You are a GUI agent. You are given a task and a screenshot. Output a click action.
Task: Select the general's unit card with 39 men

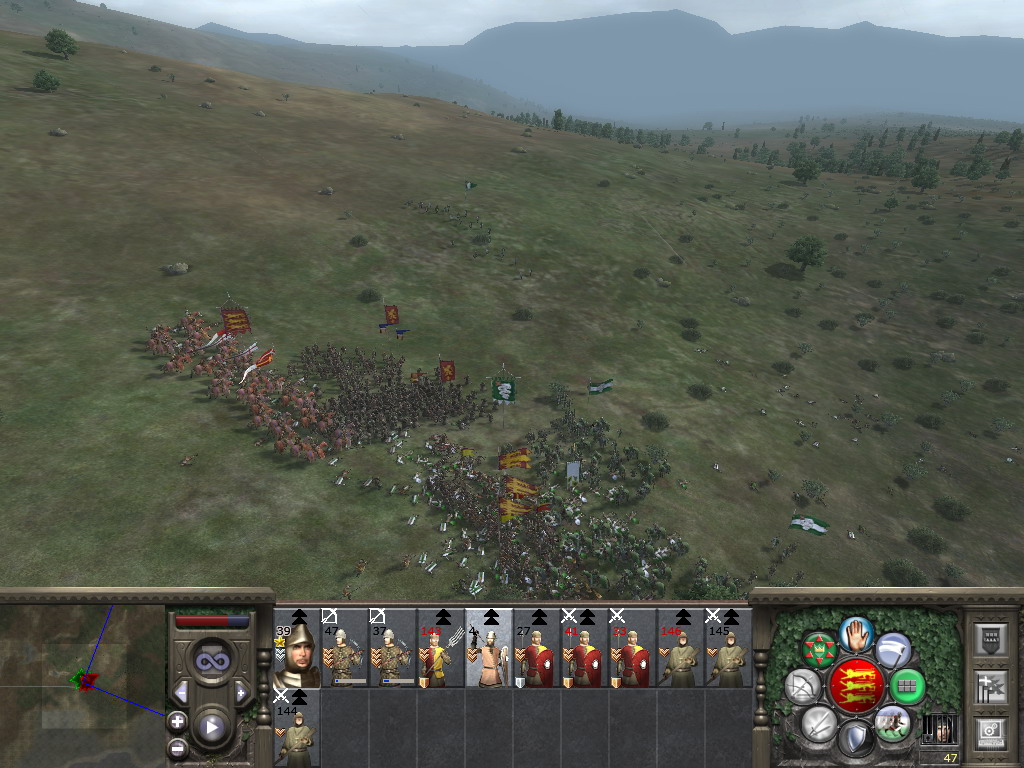297,649
